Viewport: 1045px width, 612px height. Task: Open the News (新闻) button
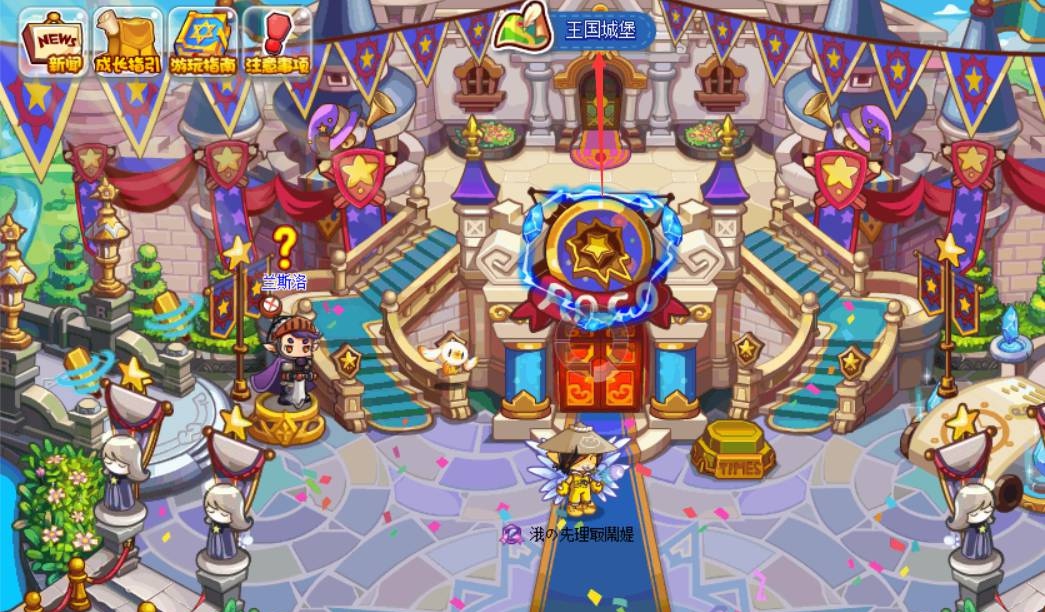click(53, 42)
